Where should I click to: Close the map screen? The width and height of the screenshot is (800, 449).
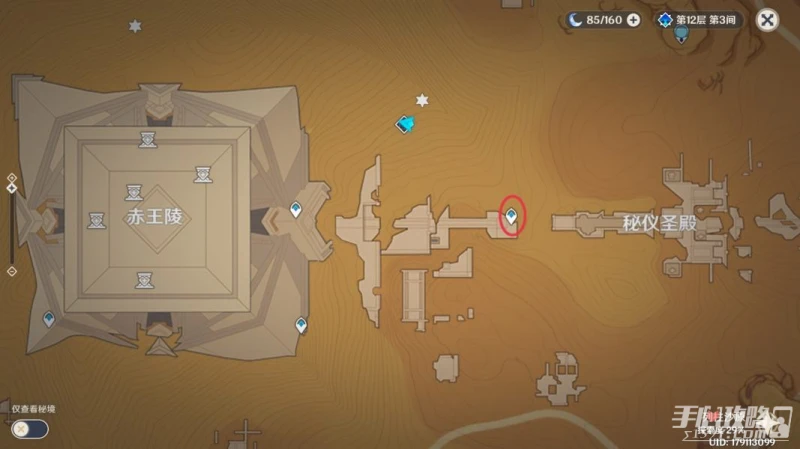click(766, 19)
